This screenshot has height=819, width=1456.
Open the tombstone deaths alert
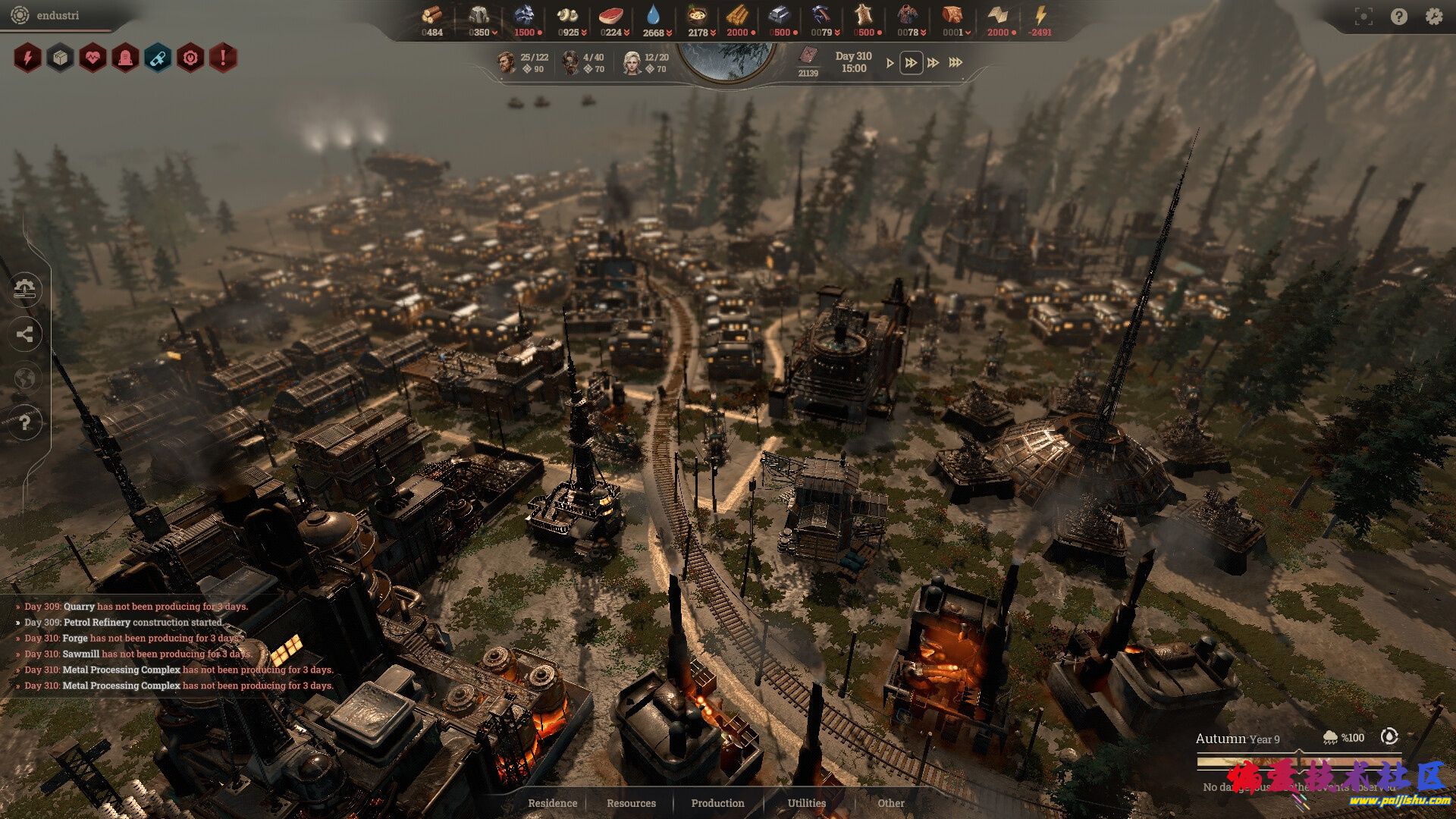125,58
